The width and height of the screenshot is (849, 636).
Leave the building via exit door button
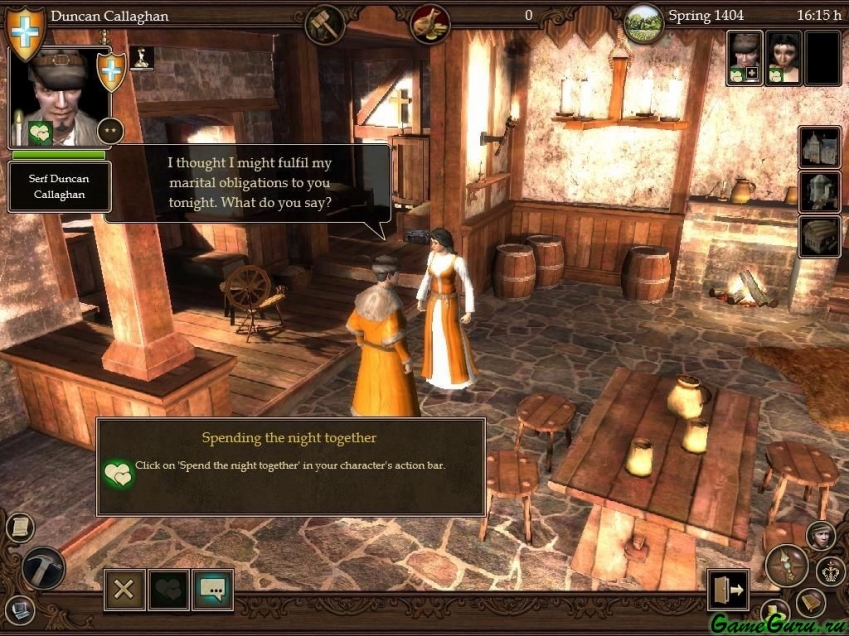click(727, 590)
